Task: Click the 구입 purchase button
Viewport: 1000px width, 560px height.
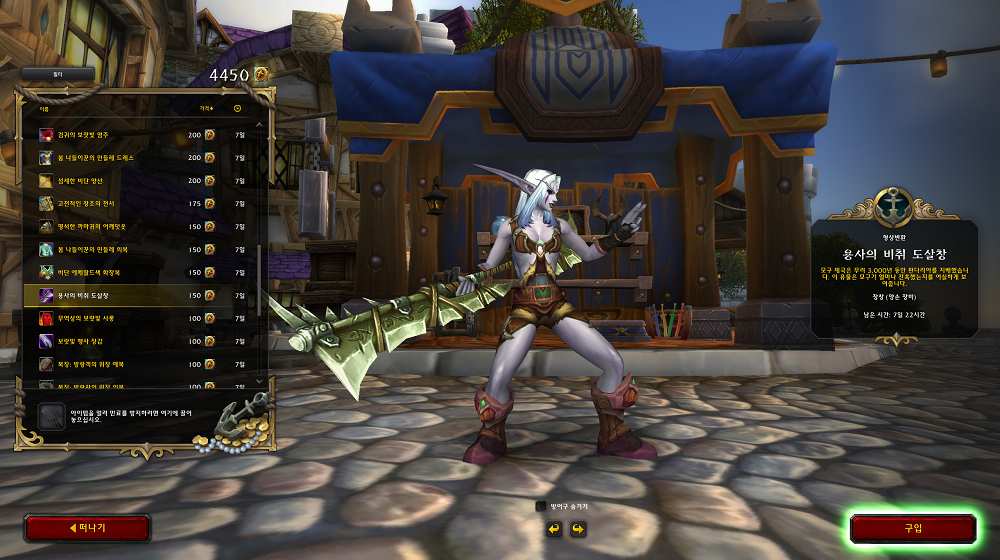Action: point(912,528)
